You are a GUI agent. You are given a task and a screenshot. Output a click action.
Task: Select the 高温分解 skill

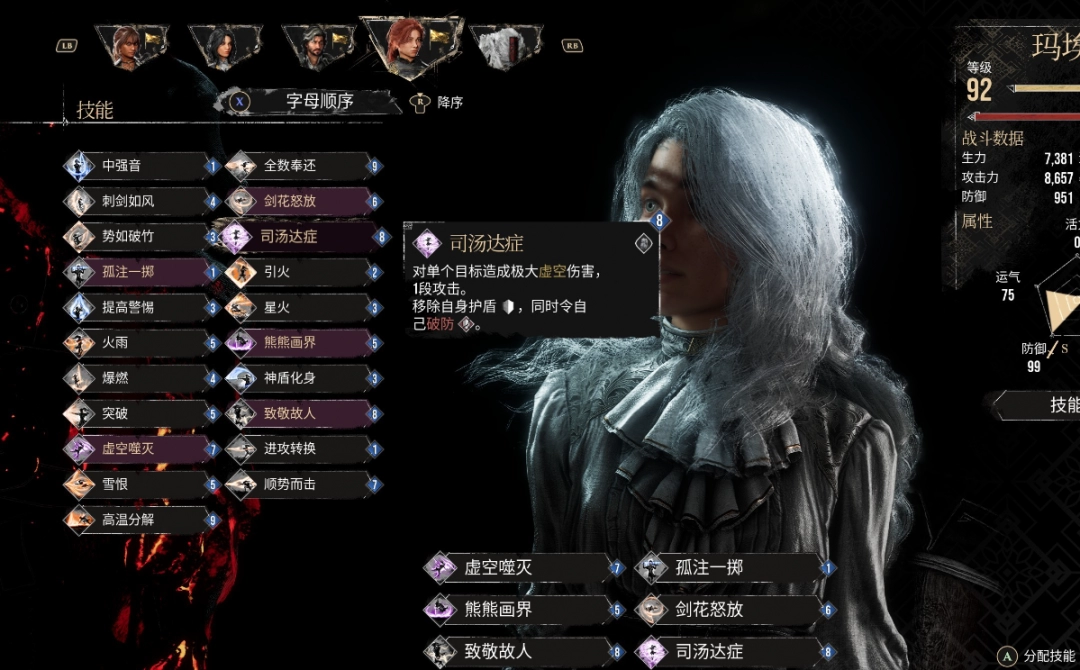click(x=138, y=520)
